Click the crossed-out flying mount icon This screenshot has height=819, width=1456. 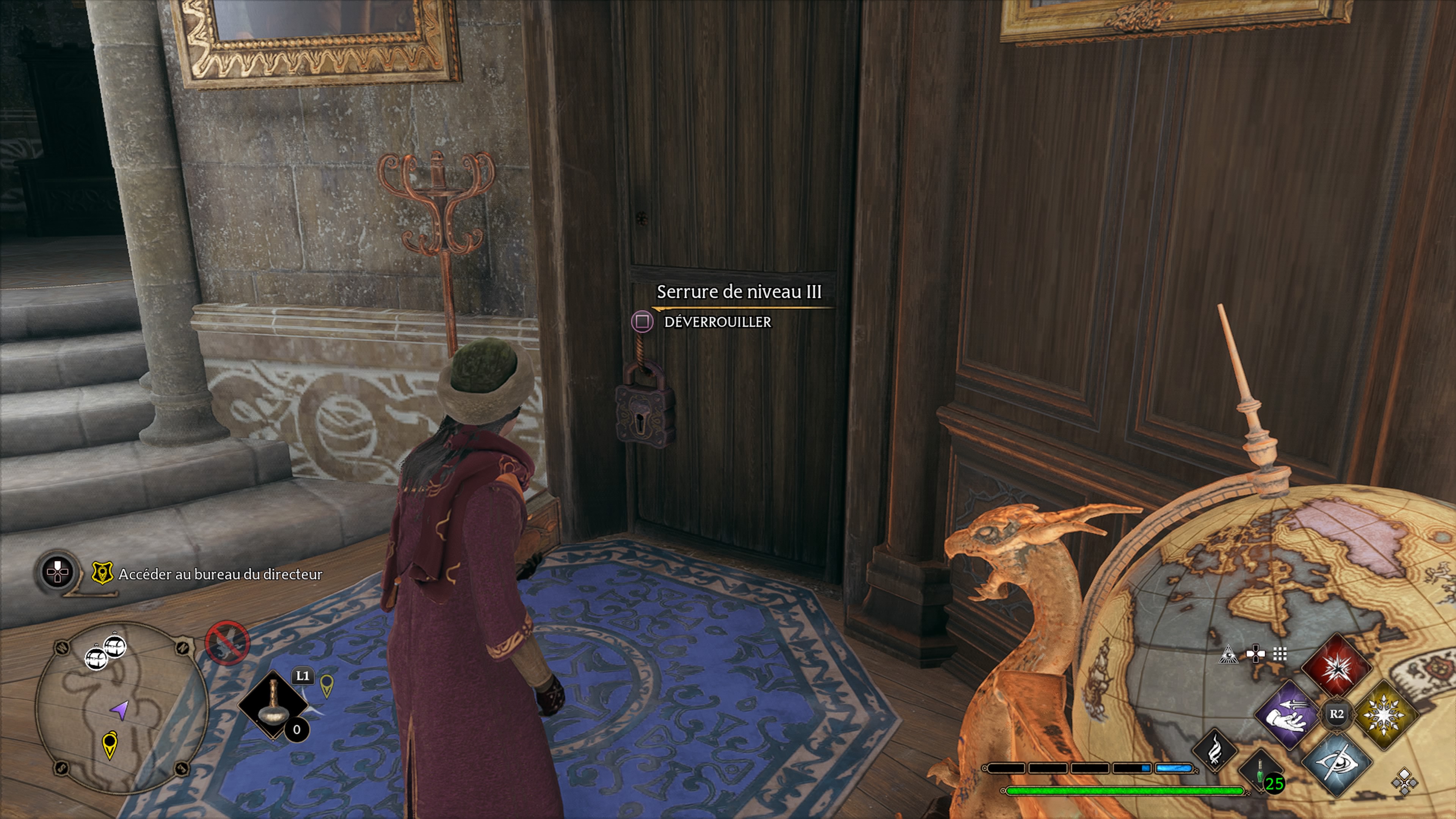pyautogui.click(x=227, y=643)
